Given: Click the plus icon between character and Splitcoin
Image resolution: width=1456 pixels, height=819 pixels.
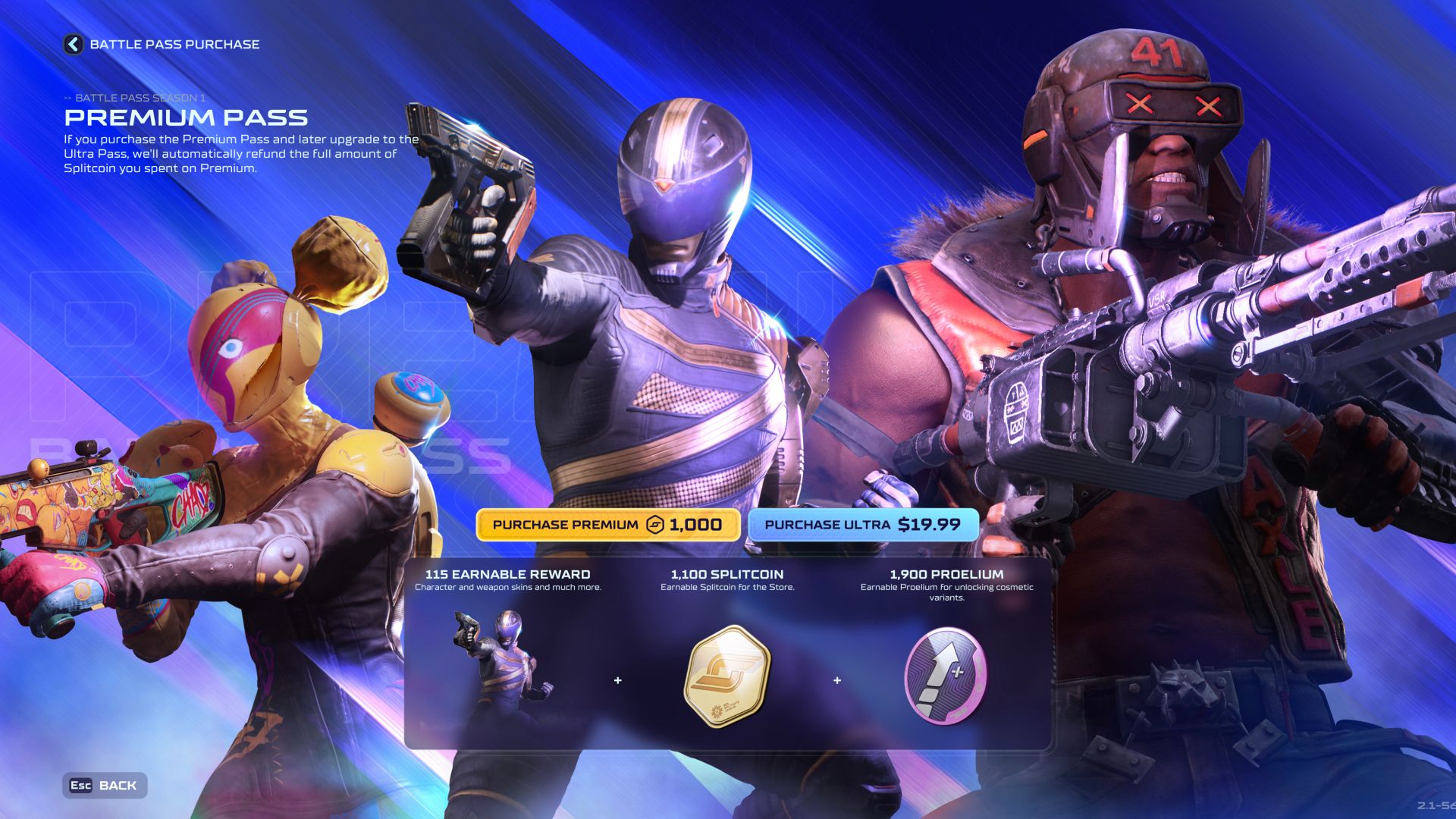Looking at the screenshot, I should 617,680.
